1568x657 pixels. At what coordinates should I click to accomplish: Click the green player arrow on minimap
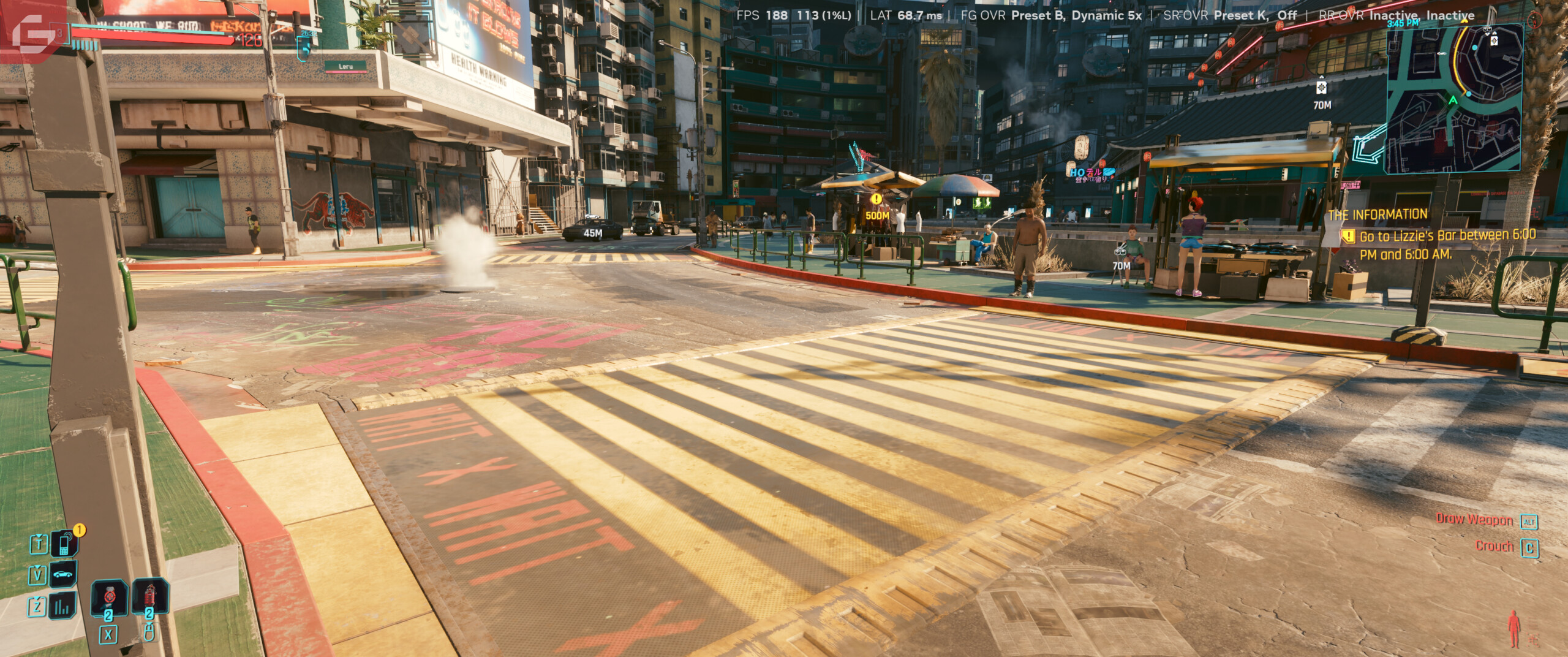tap(1452, 100)
